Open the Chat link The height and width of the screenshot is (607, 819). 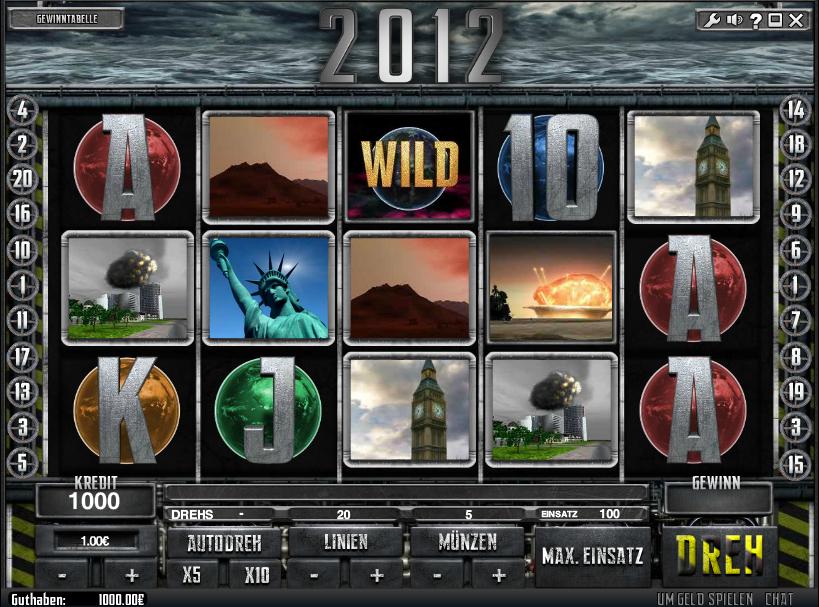pos(779,599)
